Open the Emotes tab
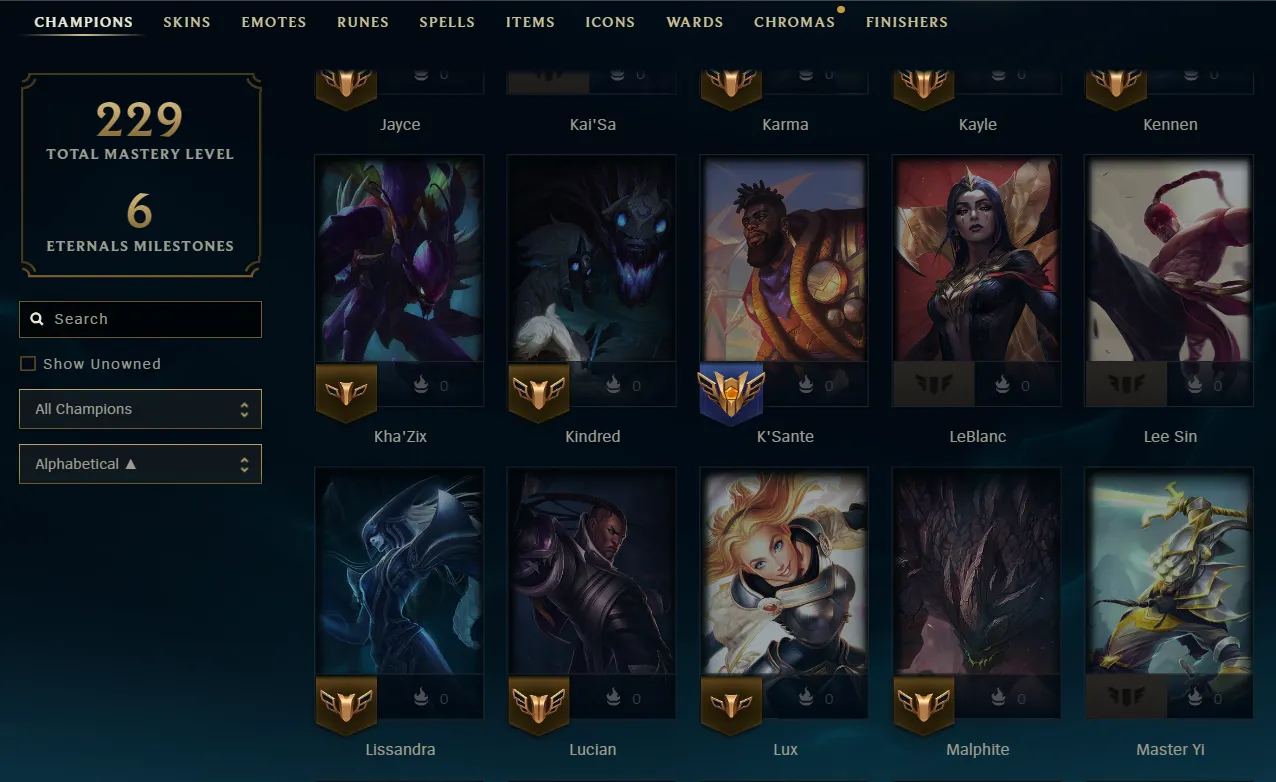This screenshot has height=782, width=1276. [x=274, y=22]
